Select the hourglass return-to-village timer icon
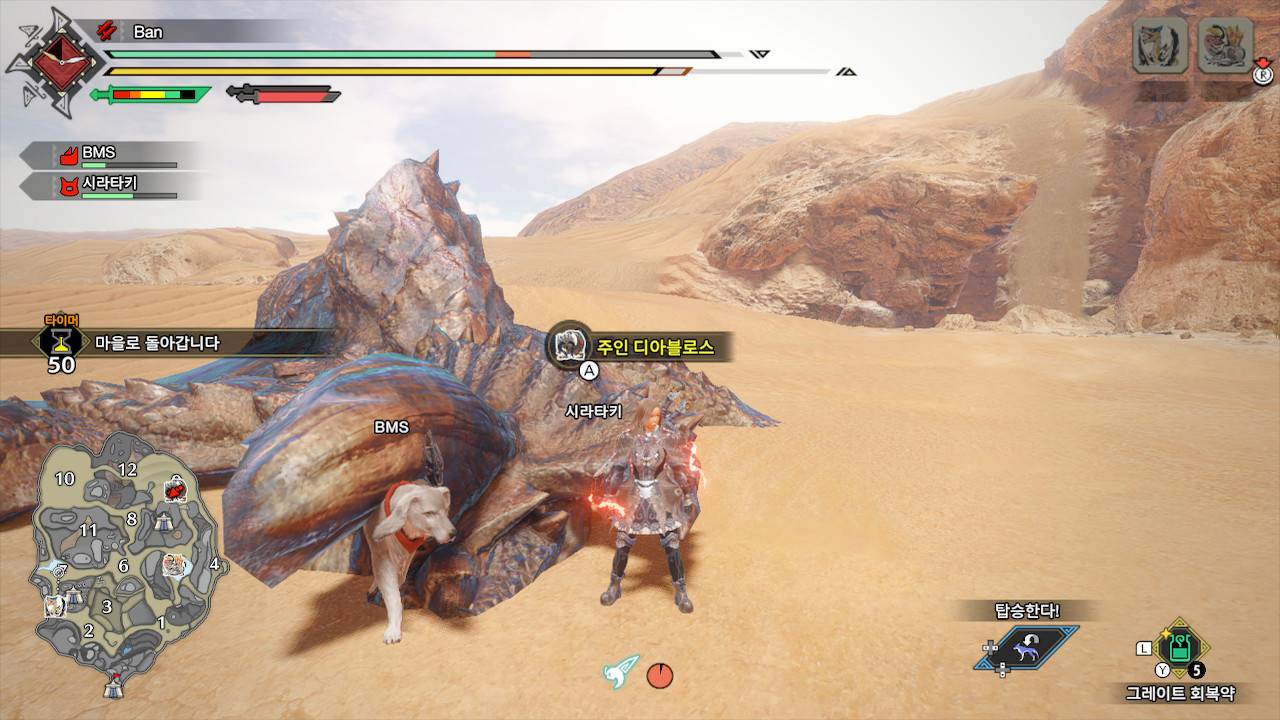The image size is (1280, 720). [x=61, y=341]
